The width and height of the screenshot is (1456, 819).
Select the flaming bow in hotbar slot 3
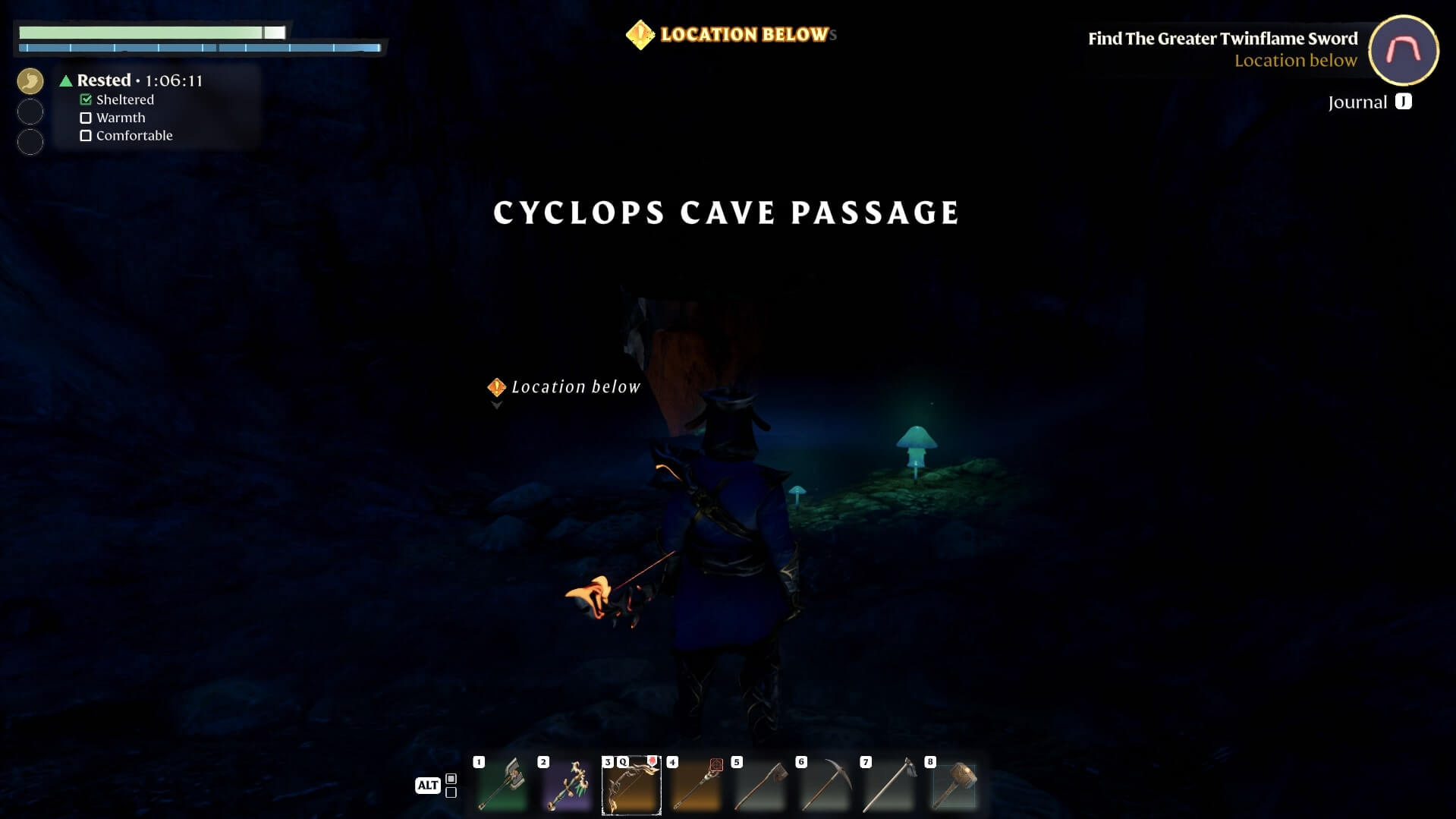click(631, 785)
